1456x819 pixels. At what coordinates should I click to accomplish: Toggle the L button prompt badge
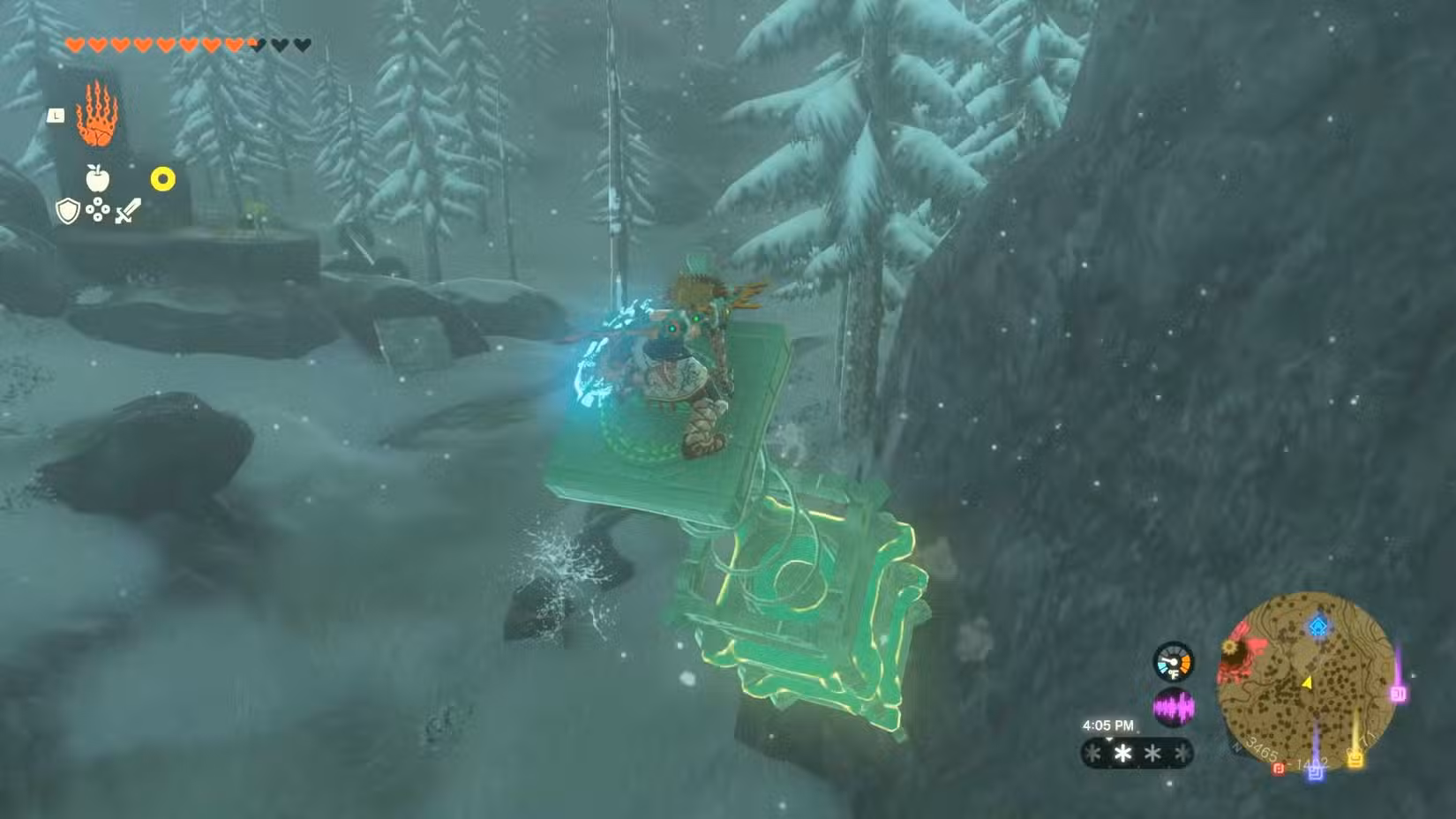click(56, 116)
